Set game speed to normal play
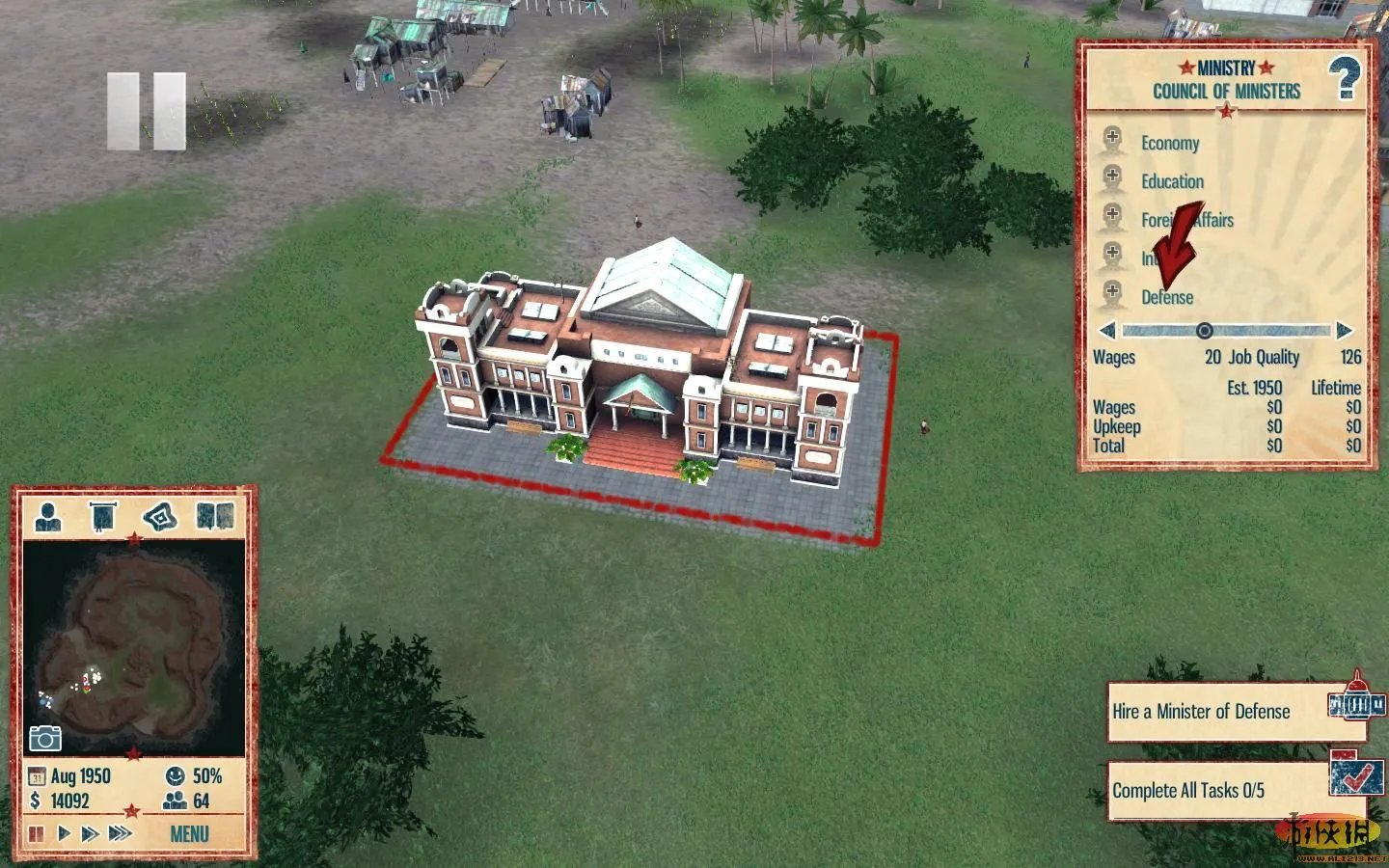This screenshot has width=1389, height=868. point(64,833)
